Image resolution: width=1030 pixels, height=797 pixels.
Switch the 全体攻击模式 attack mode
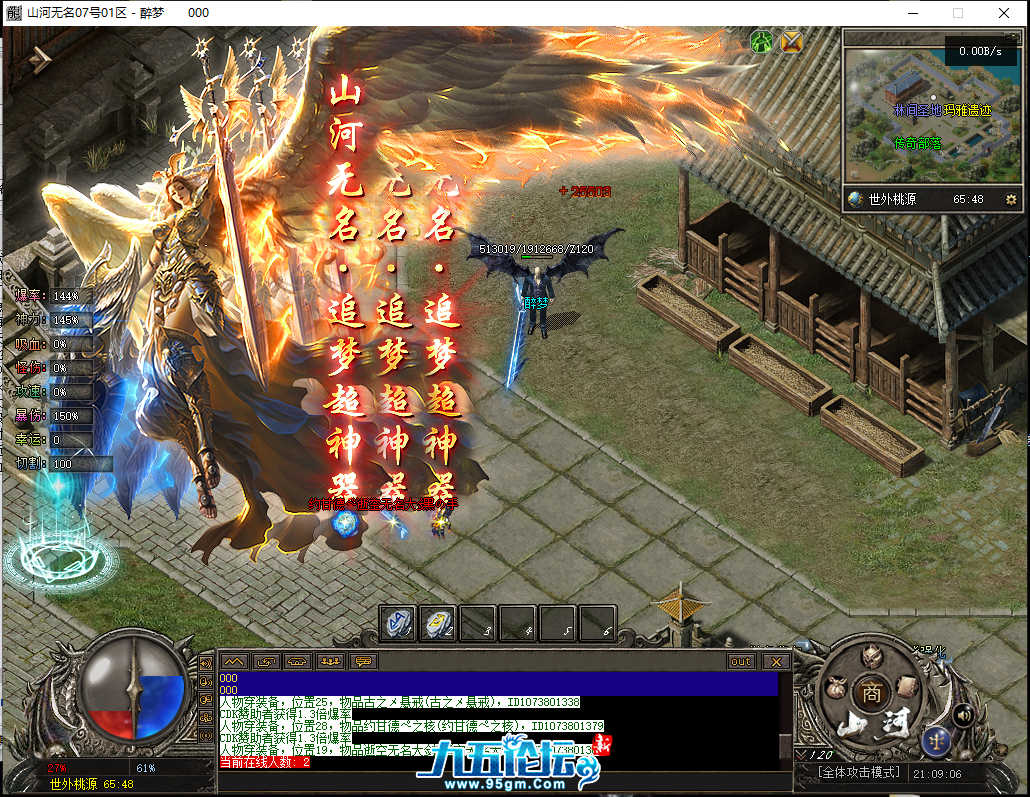coord(858,773)
